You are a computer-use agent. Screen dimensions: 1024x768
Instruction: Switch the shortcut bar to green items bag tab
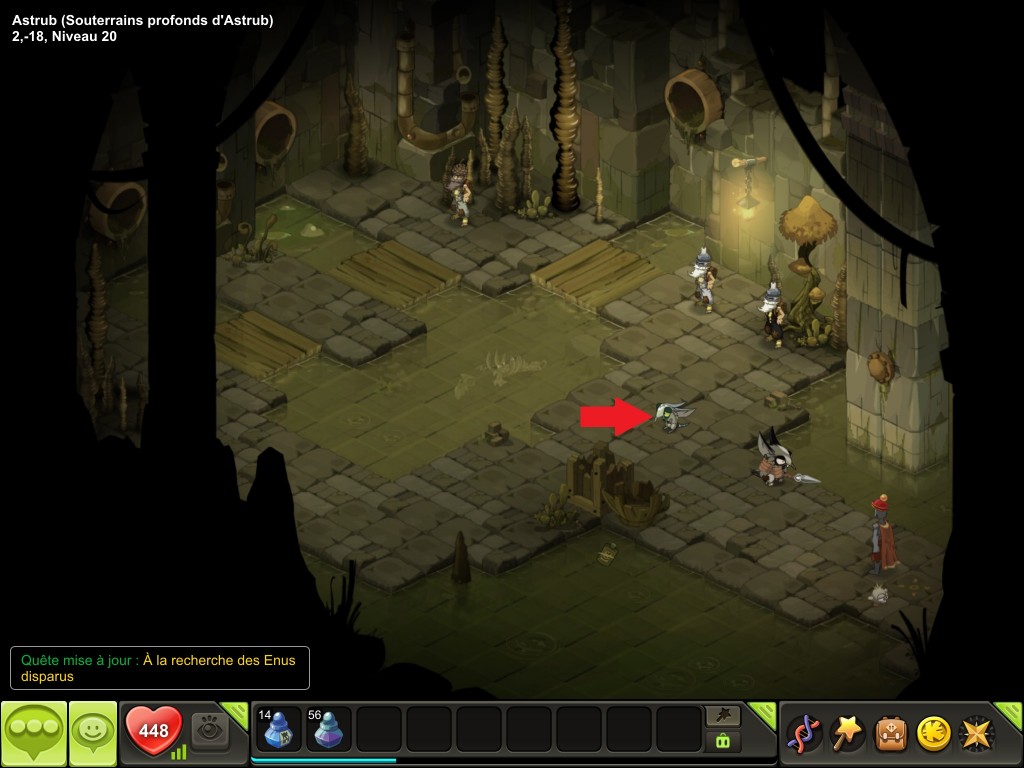[723, 741]
